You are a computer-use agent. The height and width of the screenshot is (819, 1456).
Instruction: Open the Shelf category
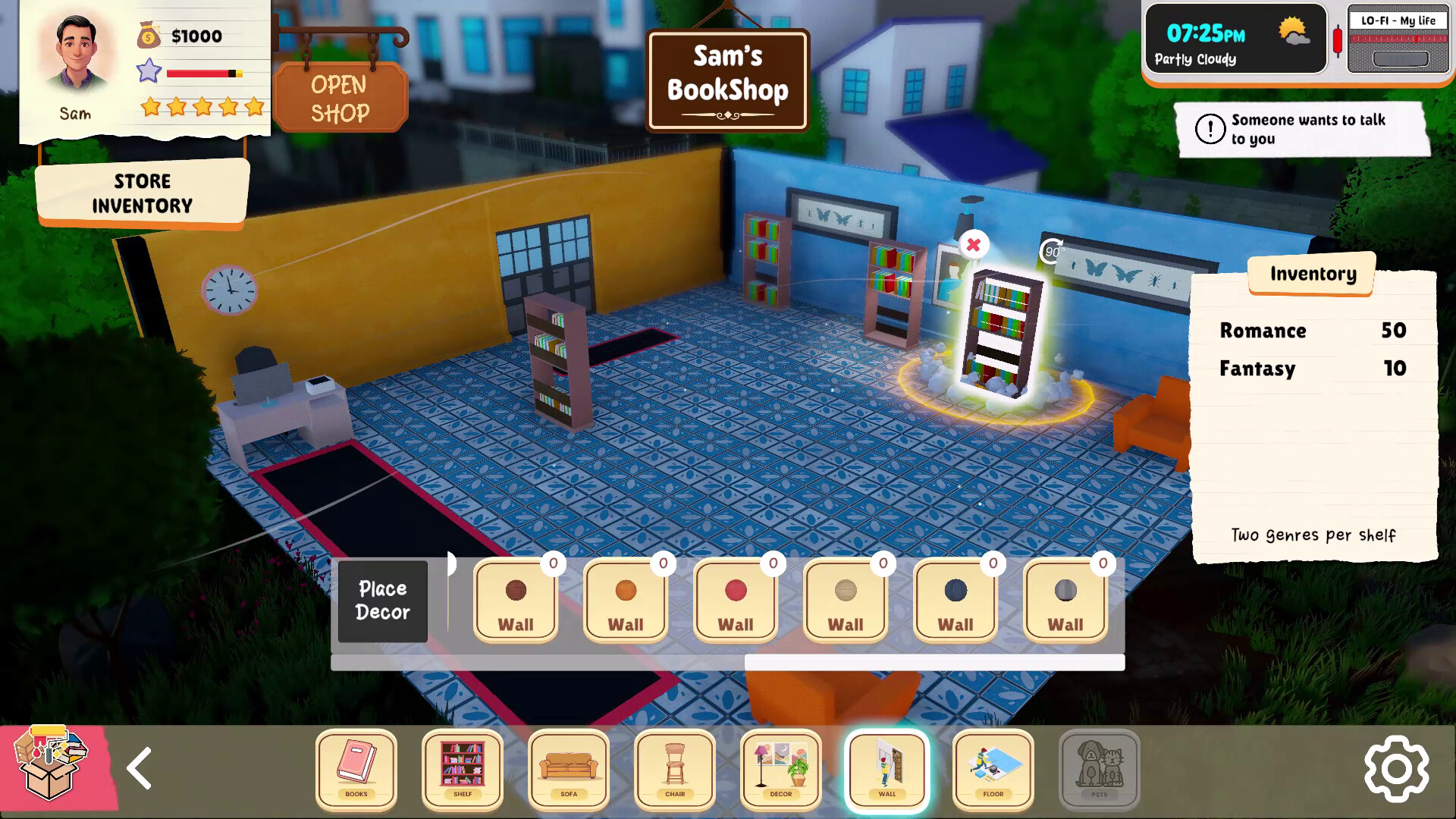[x=463, y=770]
